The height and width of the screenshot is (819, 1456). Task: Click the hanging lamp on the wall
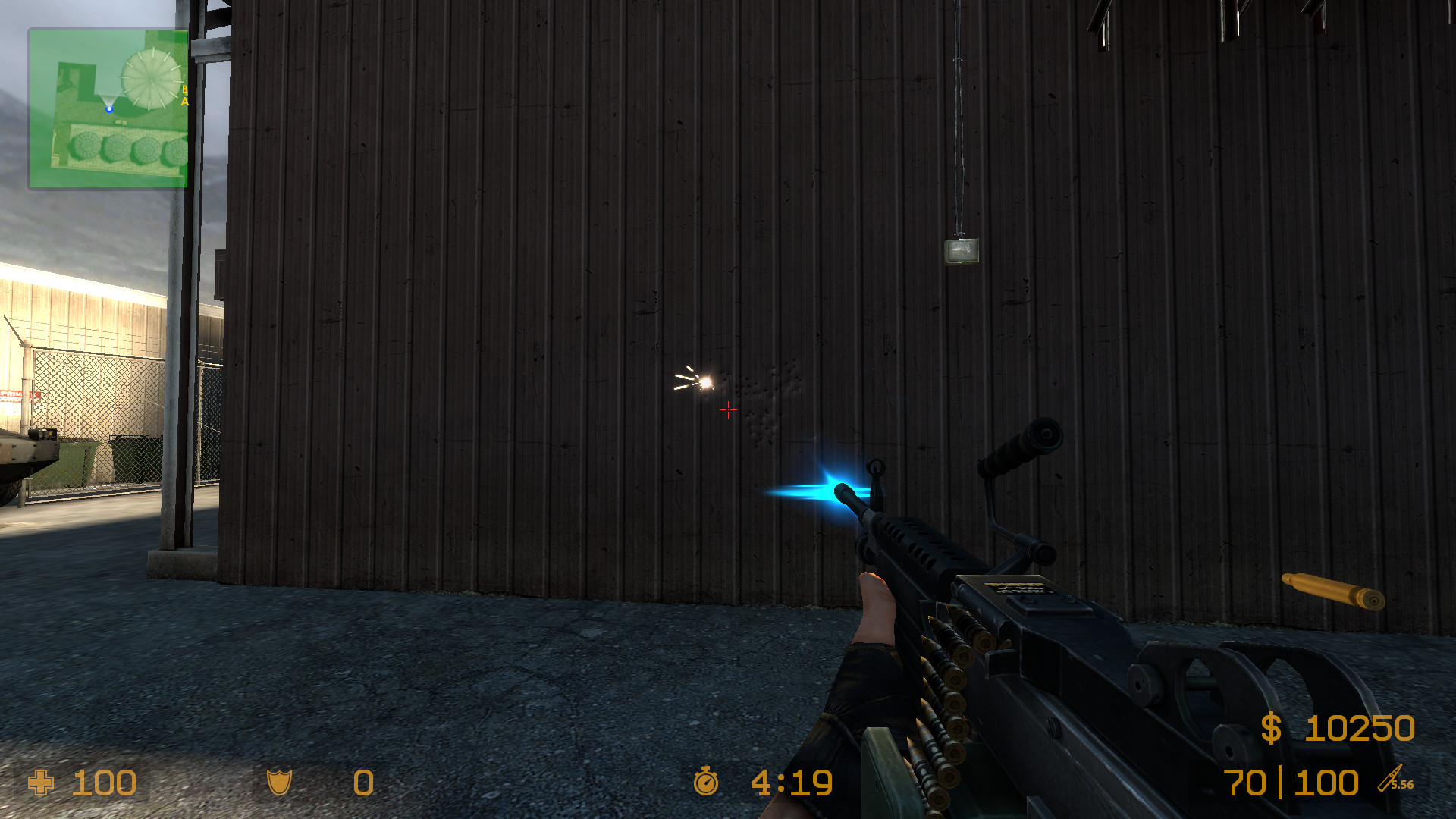(962, 252)
